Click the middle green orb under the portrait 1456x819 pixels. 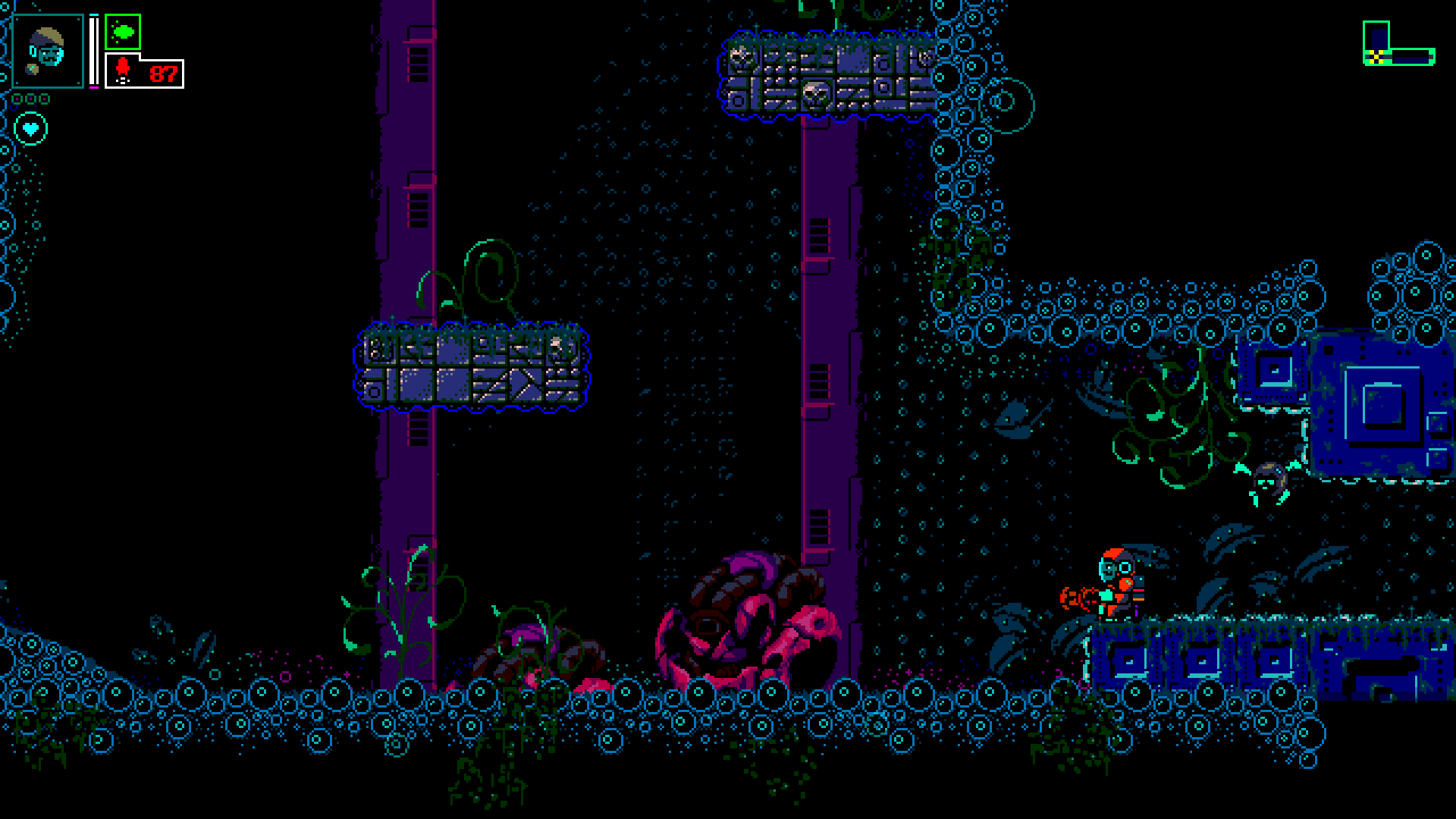click(x=30, y=99)
